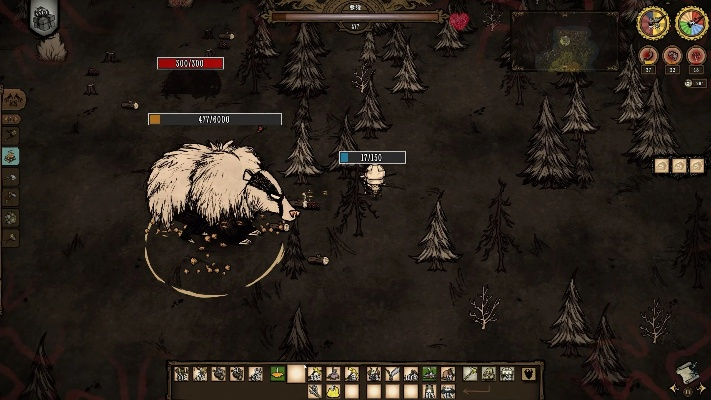Click the heart icon near top bar
This screenshot has width=711, height=400.
tap(459, 20)
